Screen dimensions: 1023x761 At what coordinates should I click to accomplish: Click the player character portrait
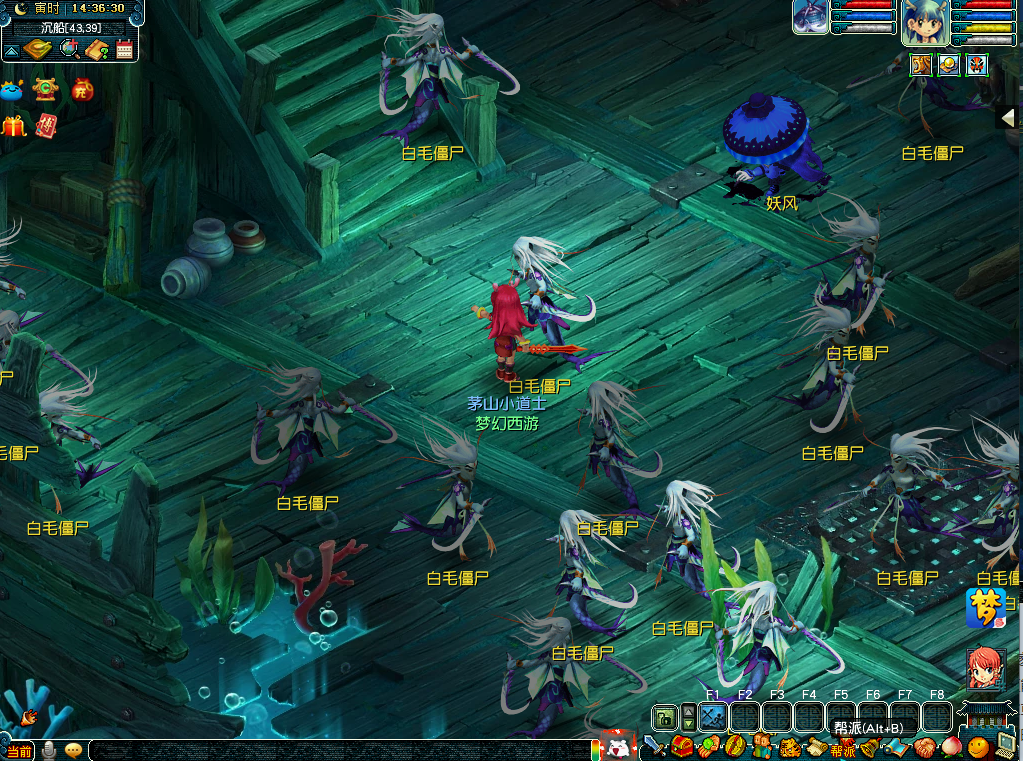pos(925,23)
